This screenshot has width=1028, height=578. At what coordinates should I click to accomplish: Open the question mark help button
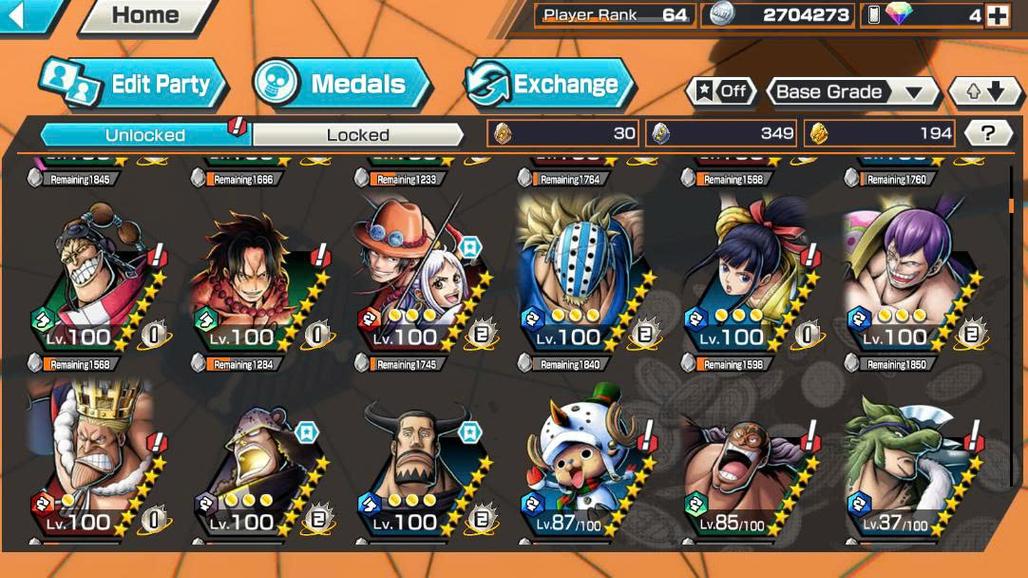(989, 133)
